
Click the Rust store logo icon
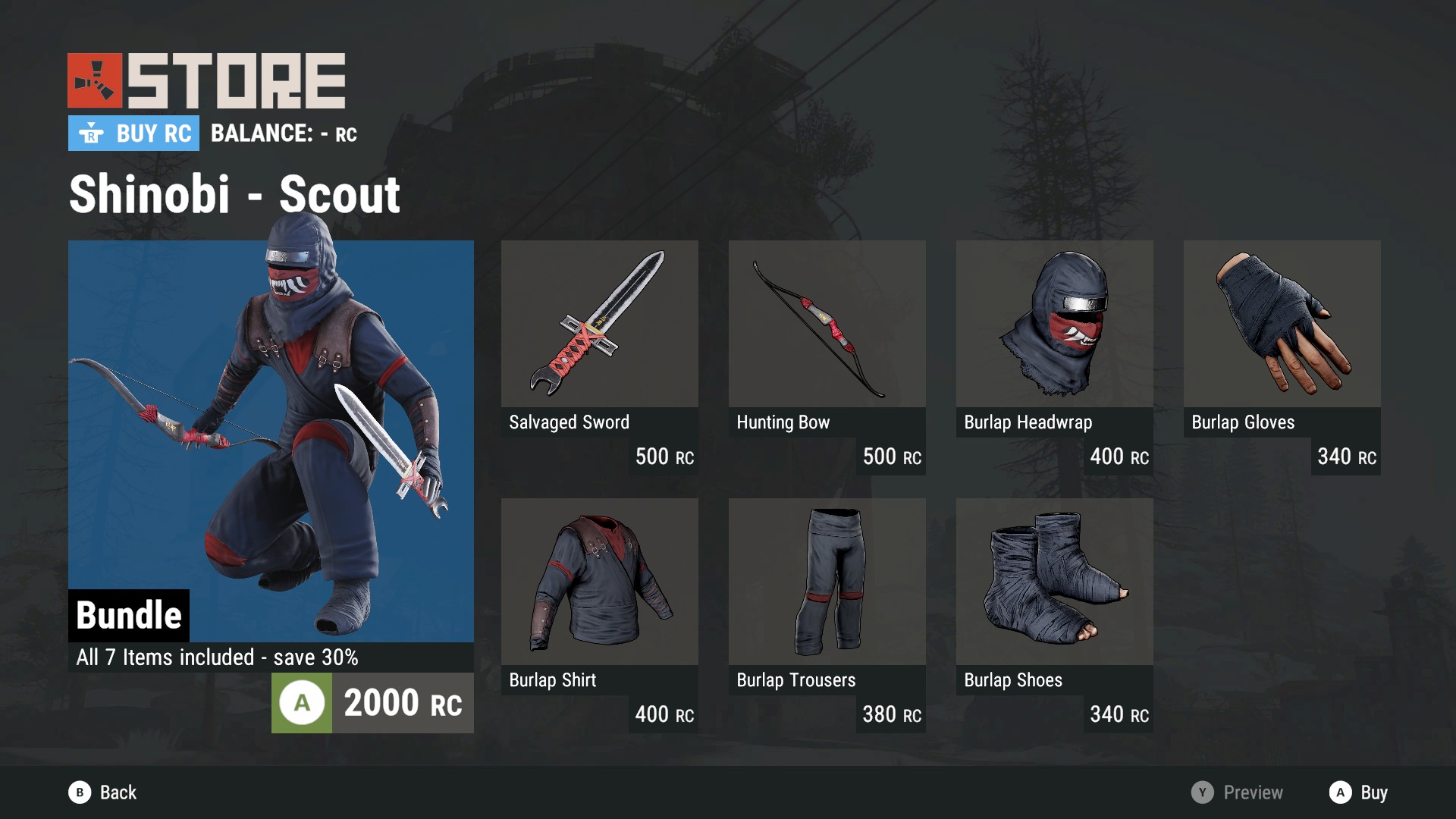tap(94, 79)
